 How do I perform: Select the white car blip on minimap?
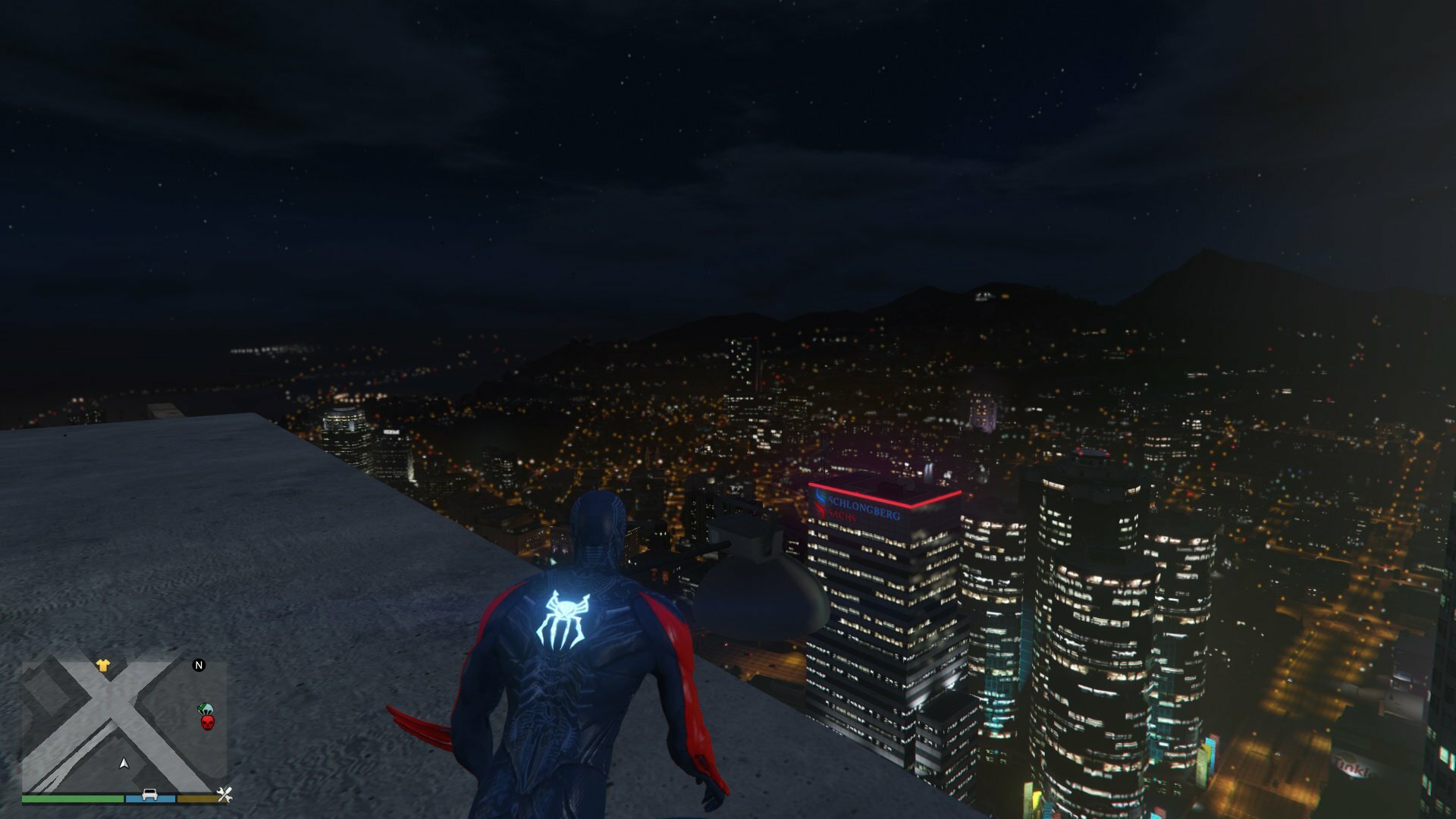coord(150,795)
